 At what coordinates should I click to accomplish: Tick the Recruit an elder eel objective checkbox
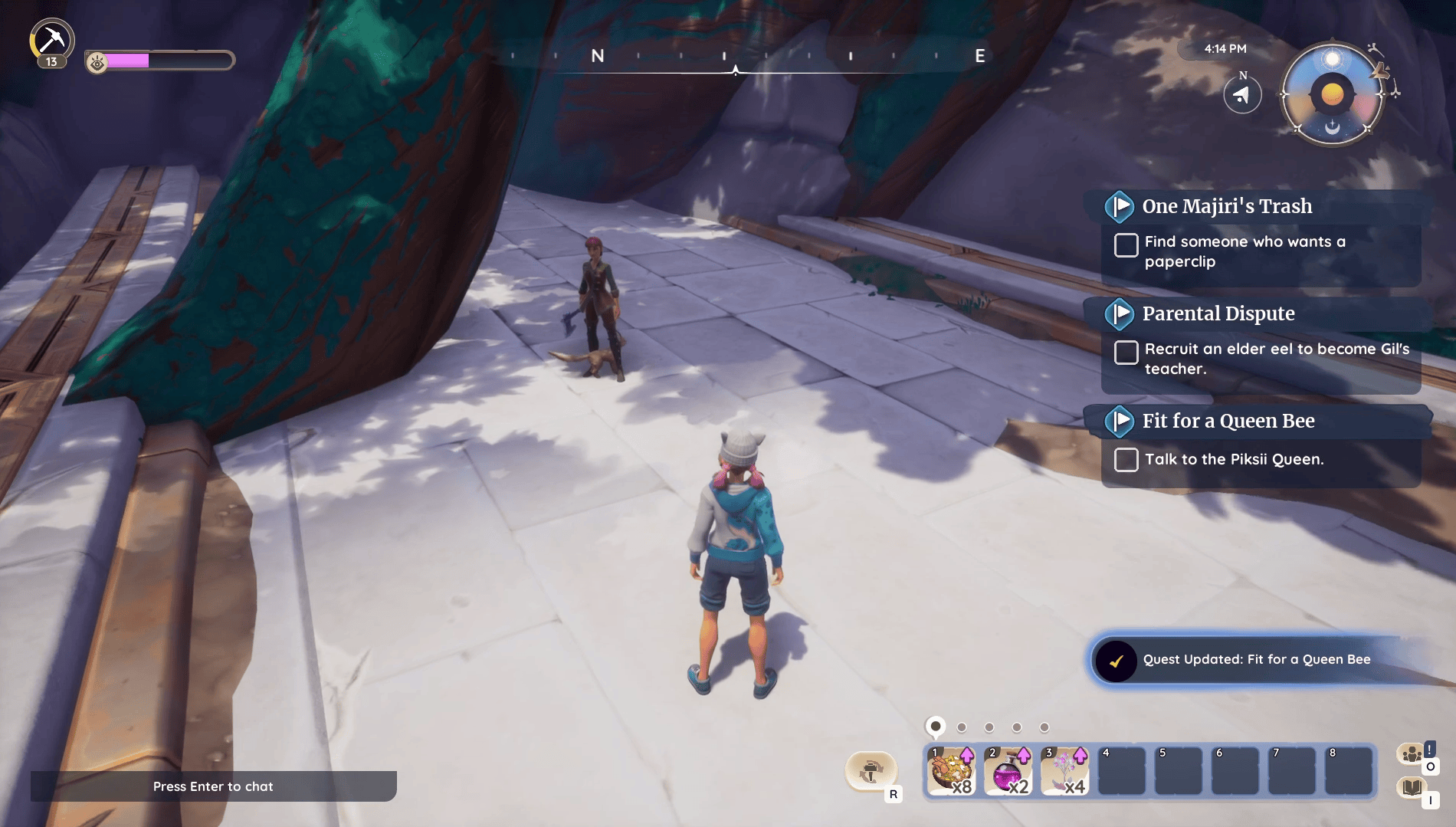click(x=1126, y=353)
